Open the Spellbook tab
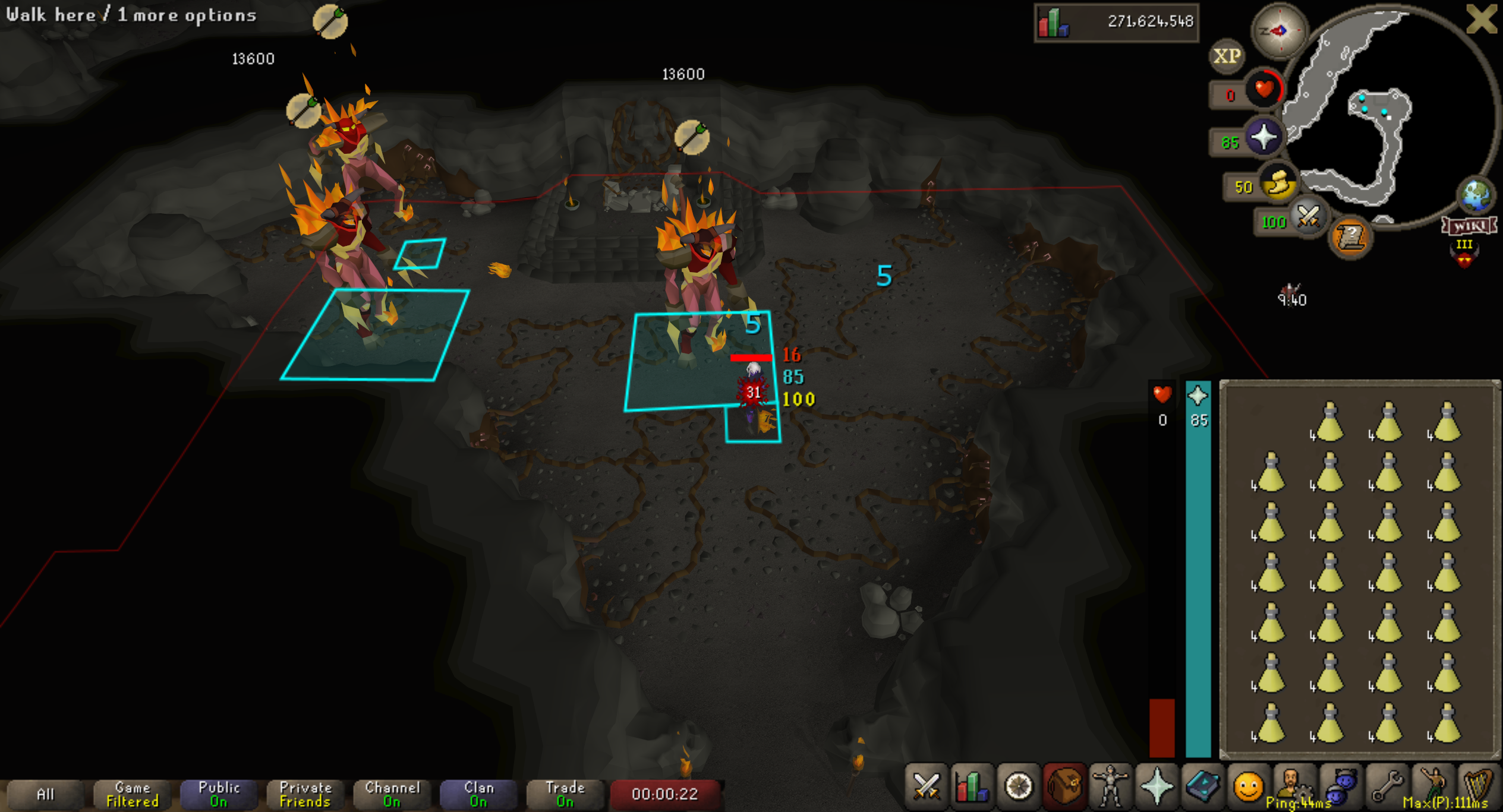 pyautogui.click(x=1202, y=786)
